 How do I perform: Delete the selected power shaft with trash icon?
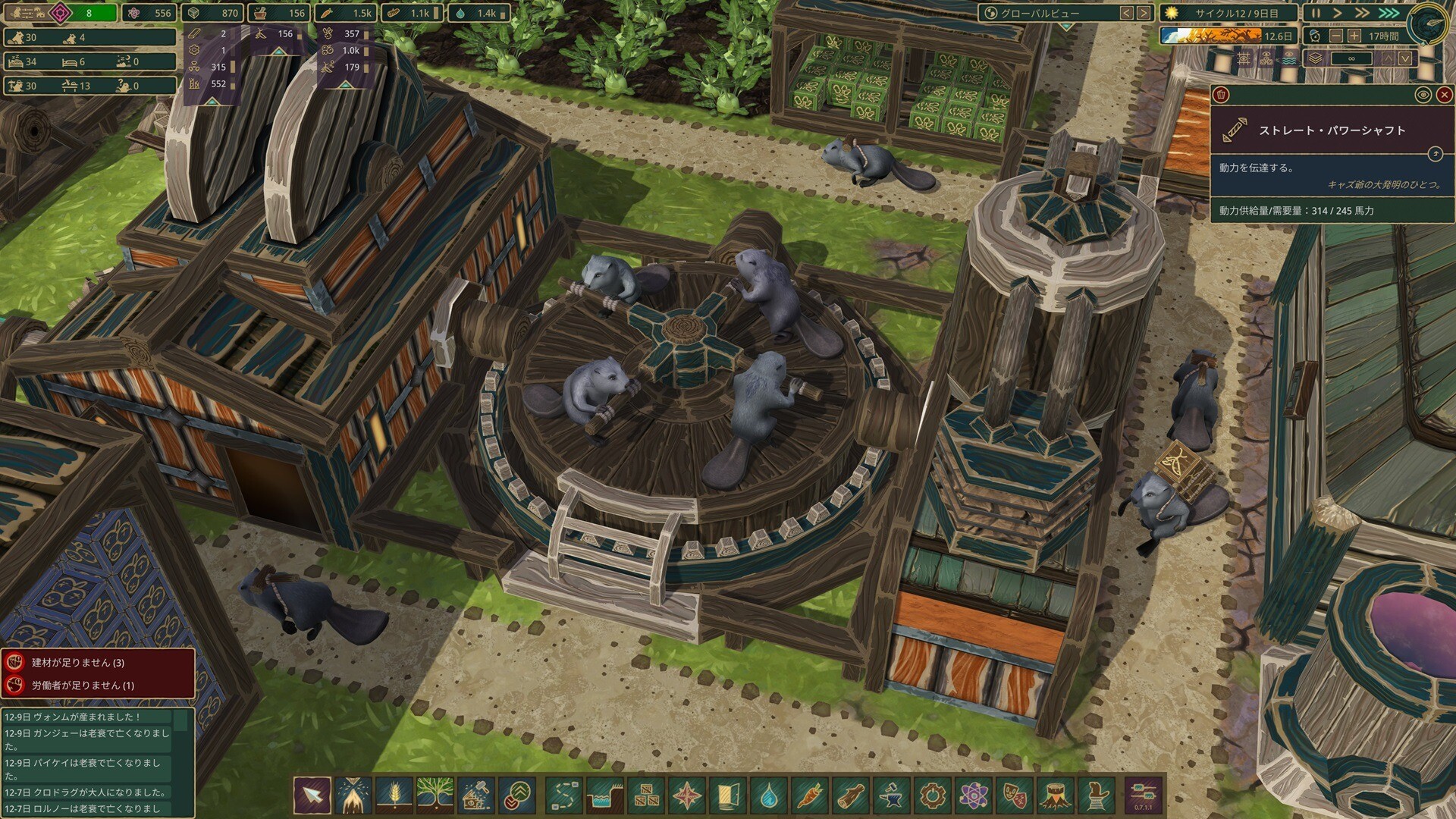click(x=1221, y=95)
